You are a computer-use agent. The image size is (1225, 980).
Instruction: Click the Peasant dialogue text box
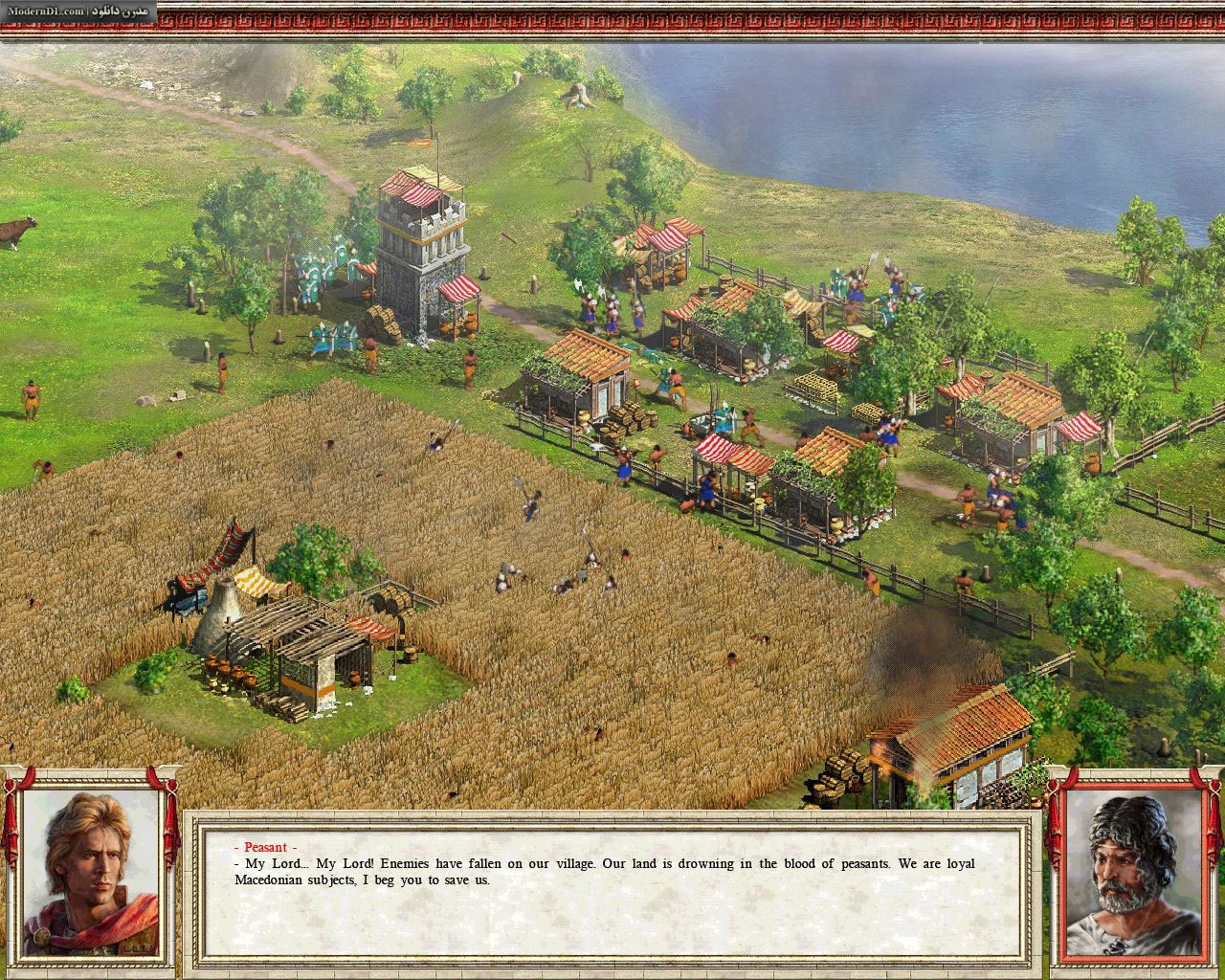pyautogui.click(x=611, y=890)
